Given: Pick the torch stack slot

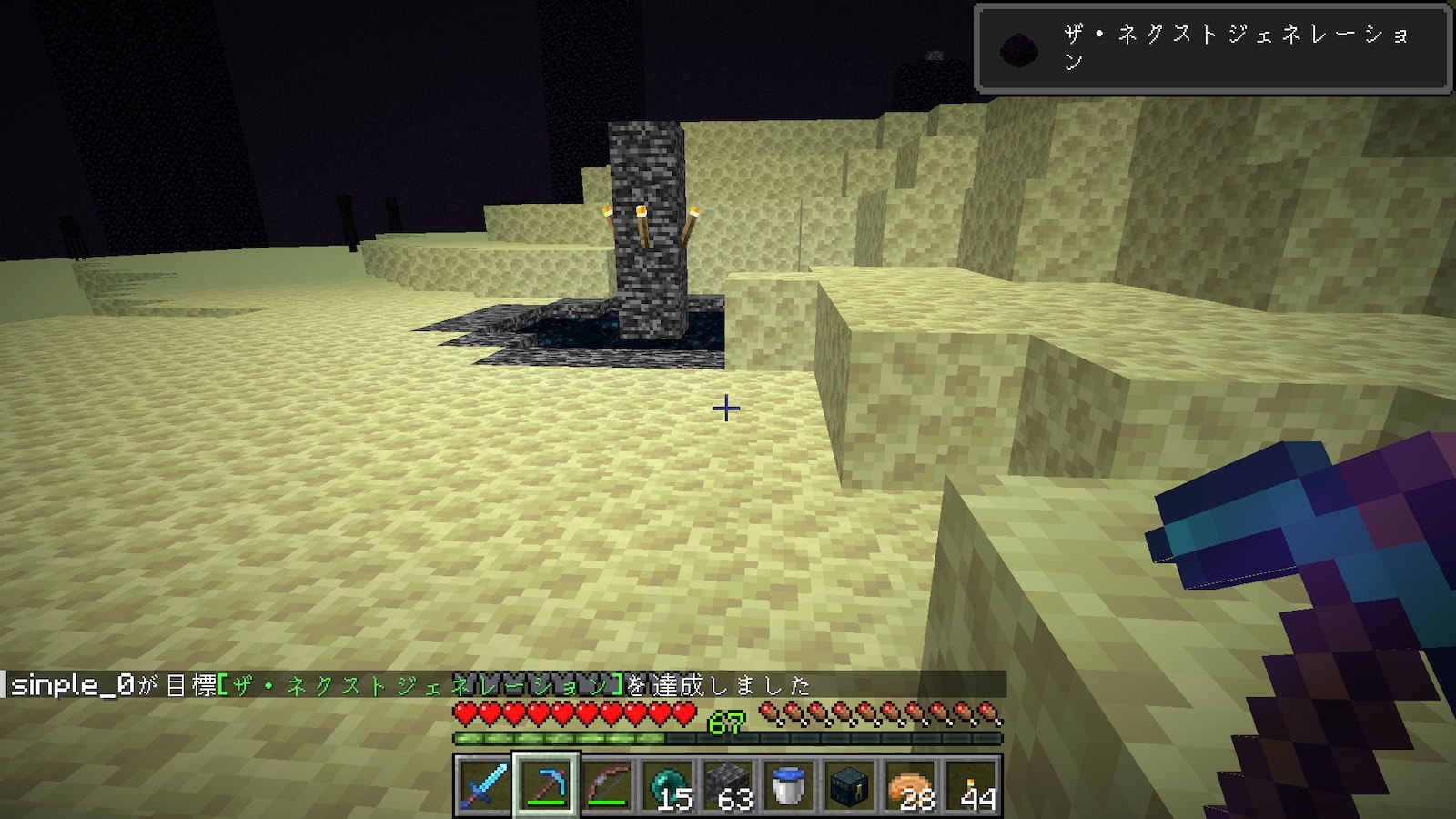Looking at the screenshot, I should click(x=973, y=784).
